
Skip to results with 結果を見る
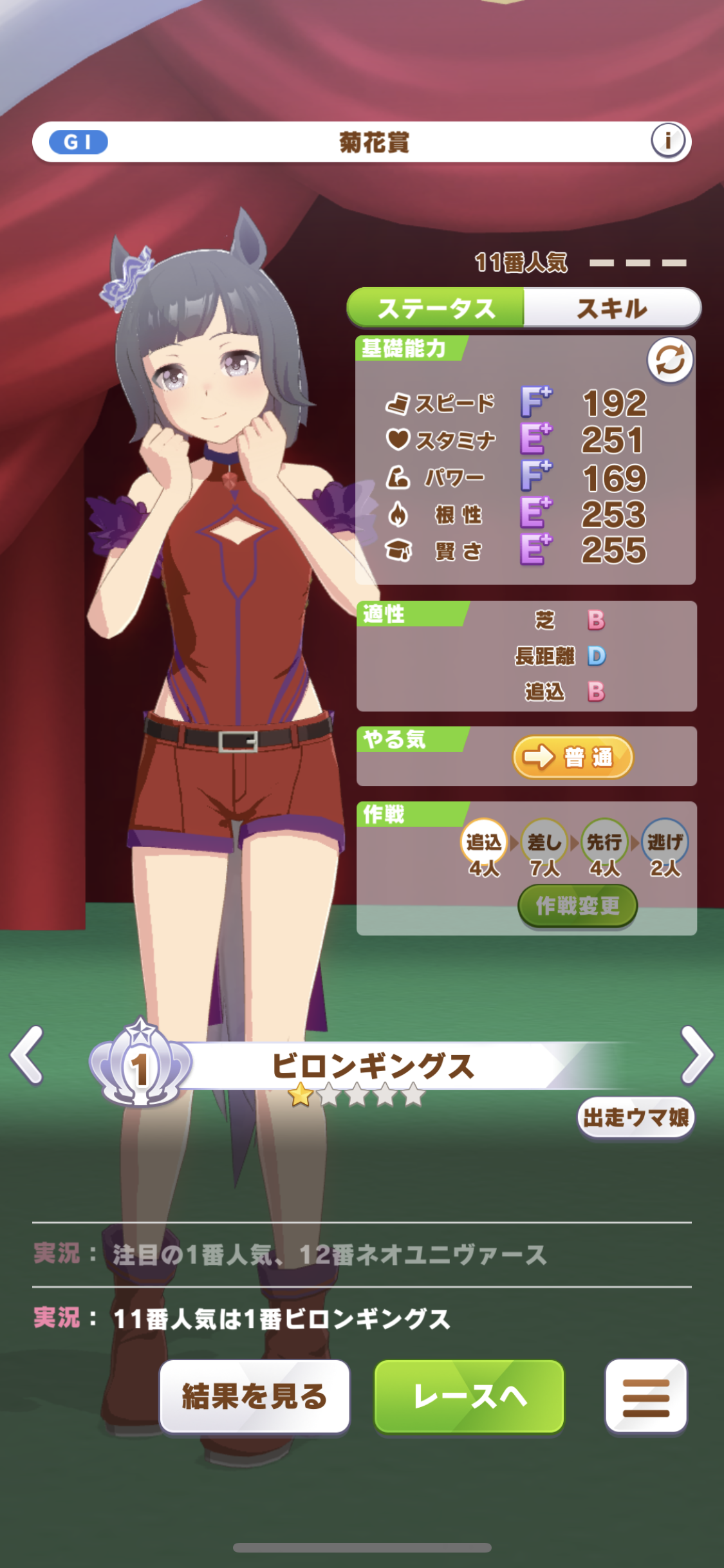pyautogui.click(x=255, y=1396)
